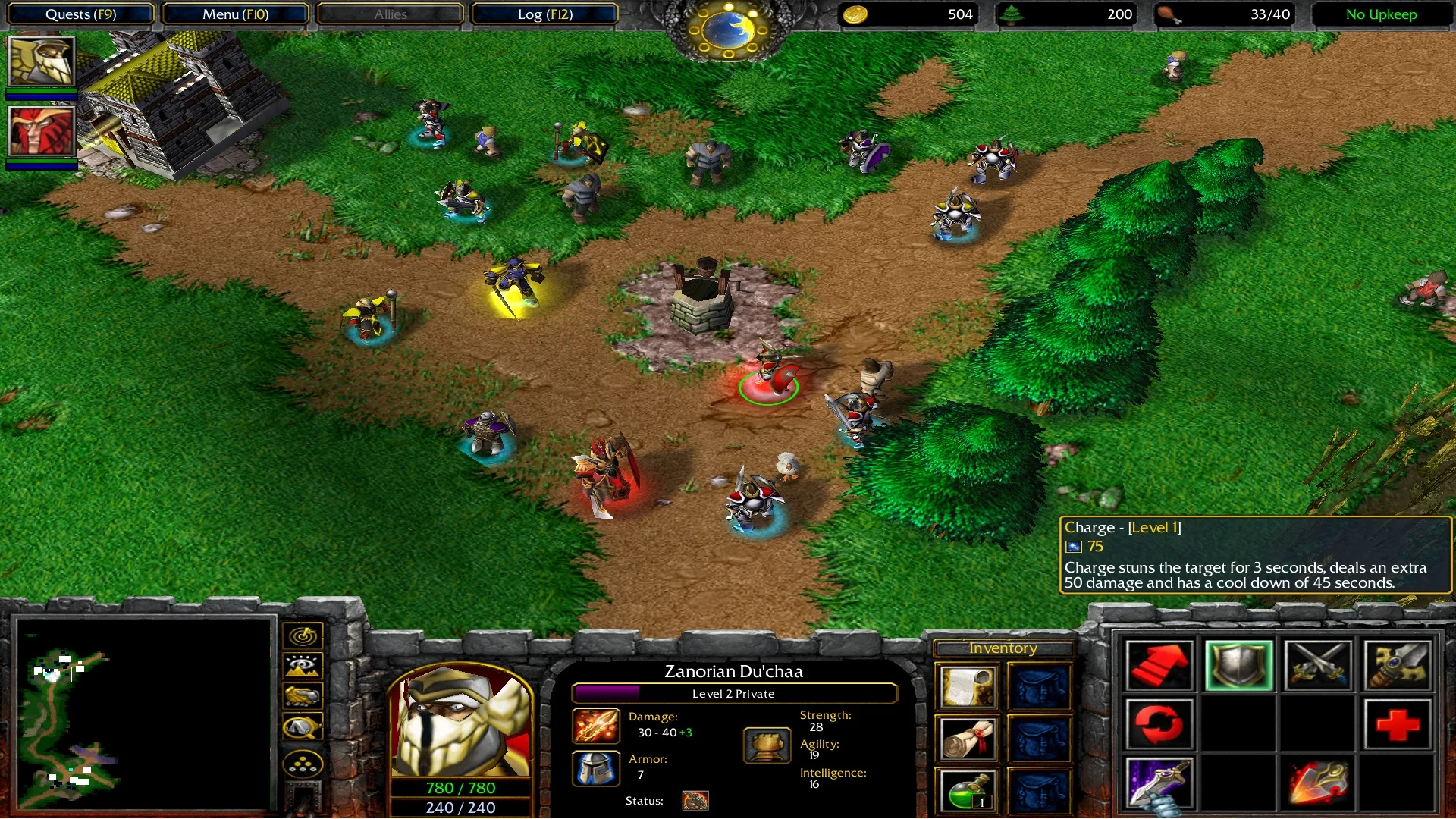Viewport: 1456px width, 819px height.
Task: Open the red cross hero abilities menu
Action: [x=1397, y=724]
